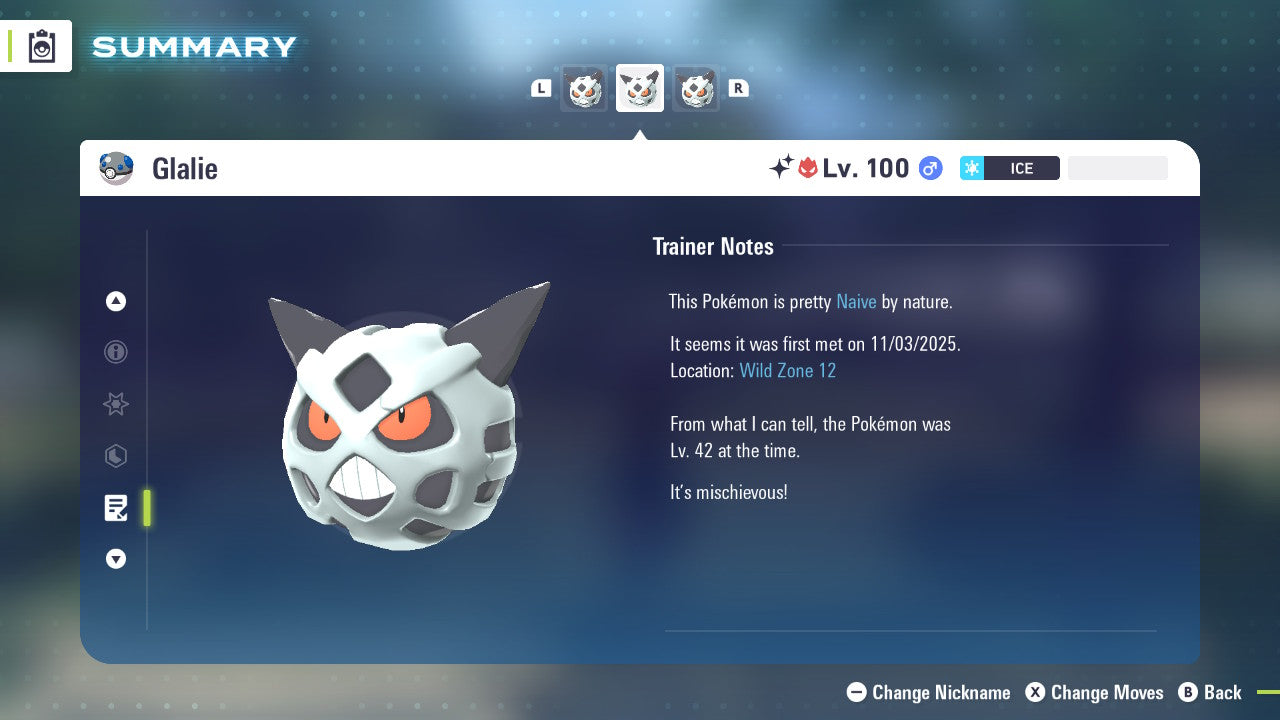1280x720 pixels.
Task: Click the shiny sparkle icon
Action: pyautogui.click(x=782, y=166)
